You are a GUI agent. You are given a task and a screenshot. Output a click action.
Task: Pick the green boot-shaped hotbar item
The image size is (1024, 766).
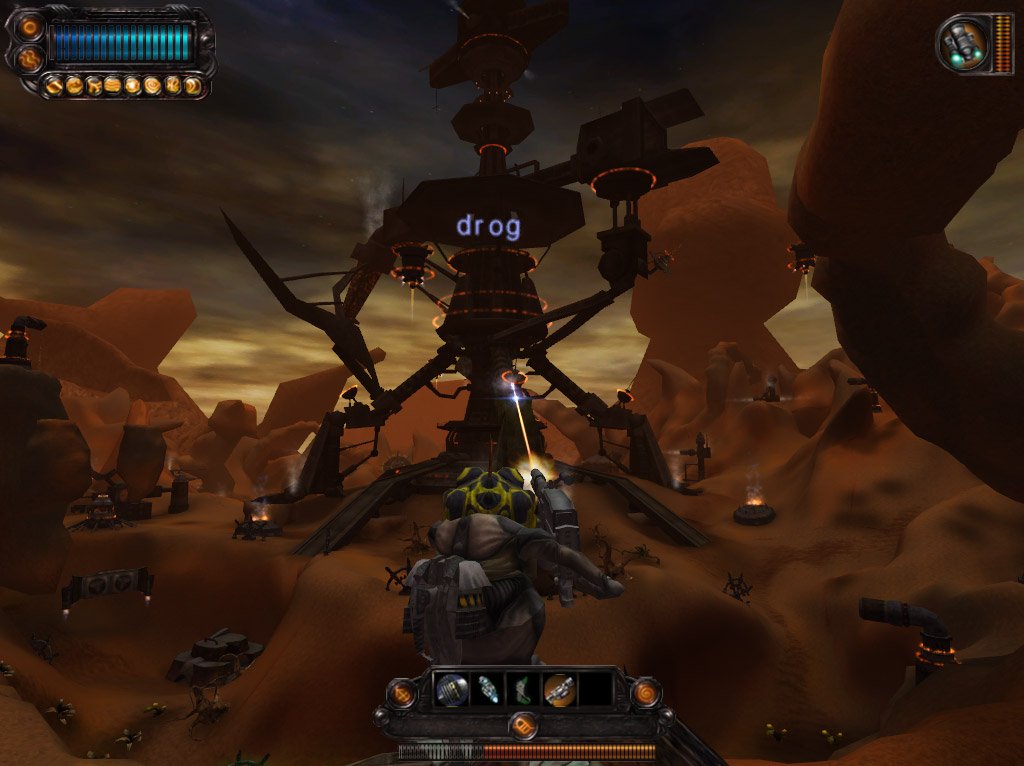click(x=523, y=690)
